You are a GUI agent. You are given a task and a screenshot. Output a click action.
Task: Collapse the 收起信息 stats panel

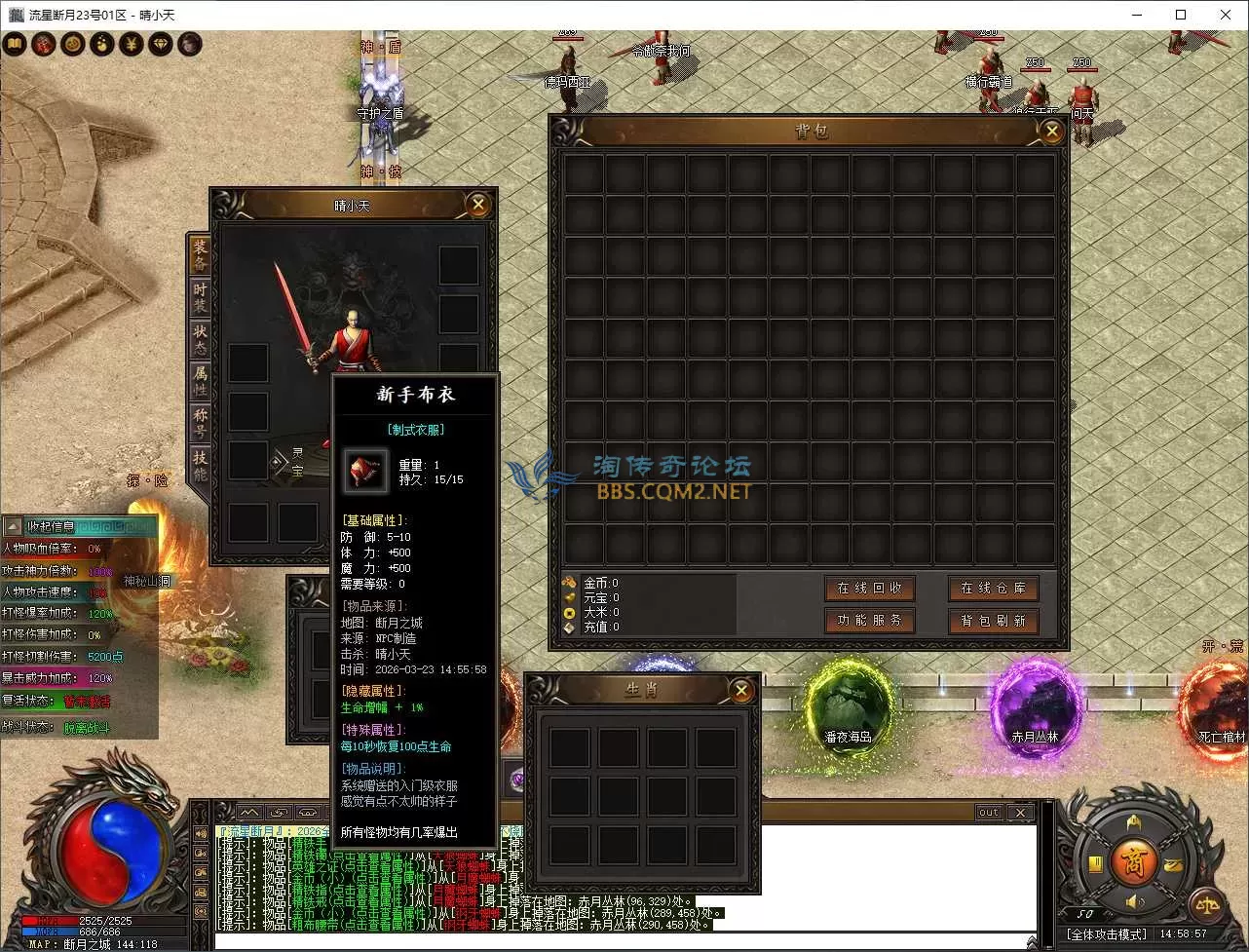pyautogui.click(x=14, y=527)
